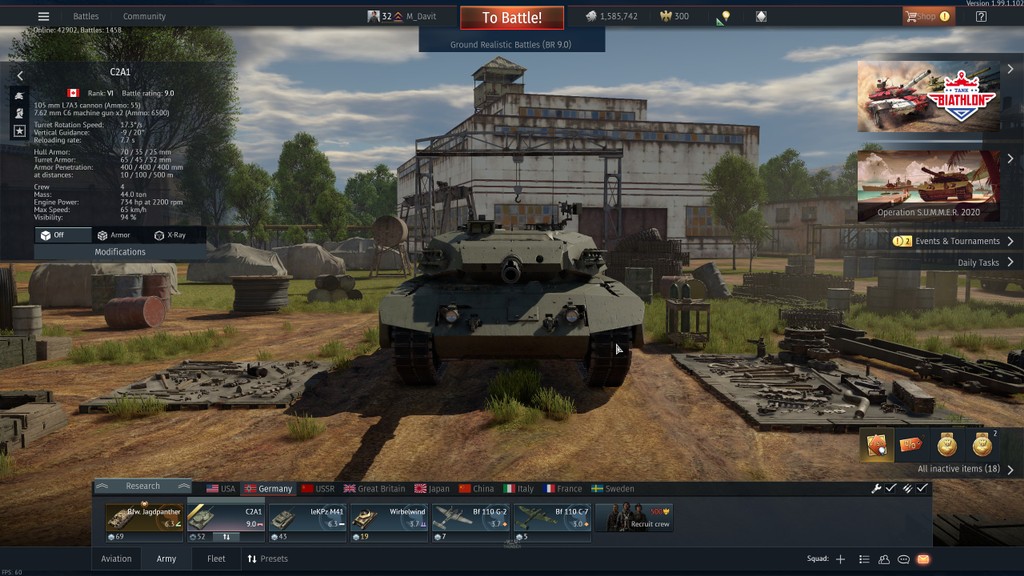The image size is (1024, 576).
Task: Toggle X-Ray view mode
Action: pyautogui.click(x=170, y=235)
